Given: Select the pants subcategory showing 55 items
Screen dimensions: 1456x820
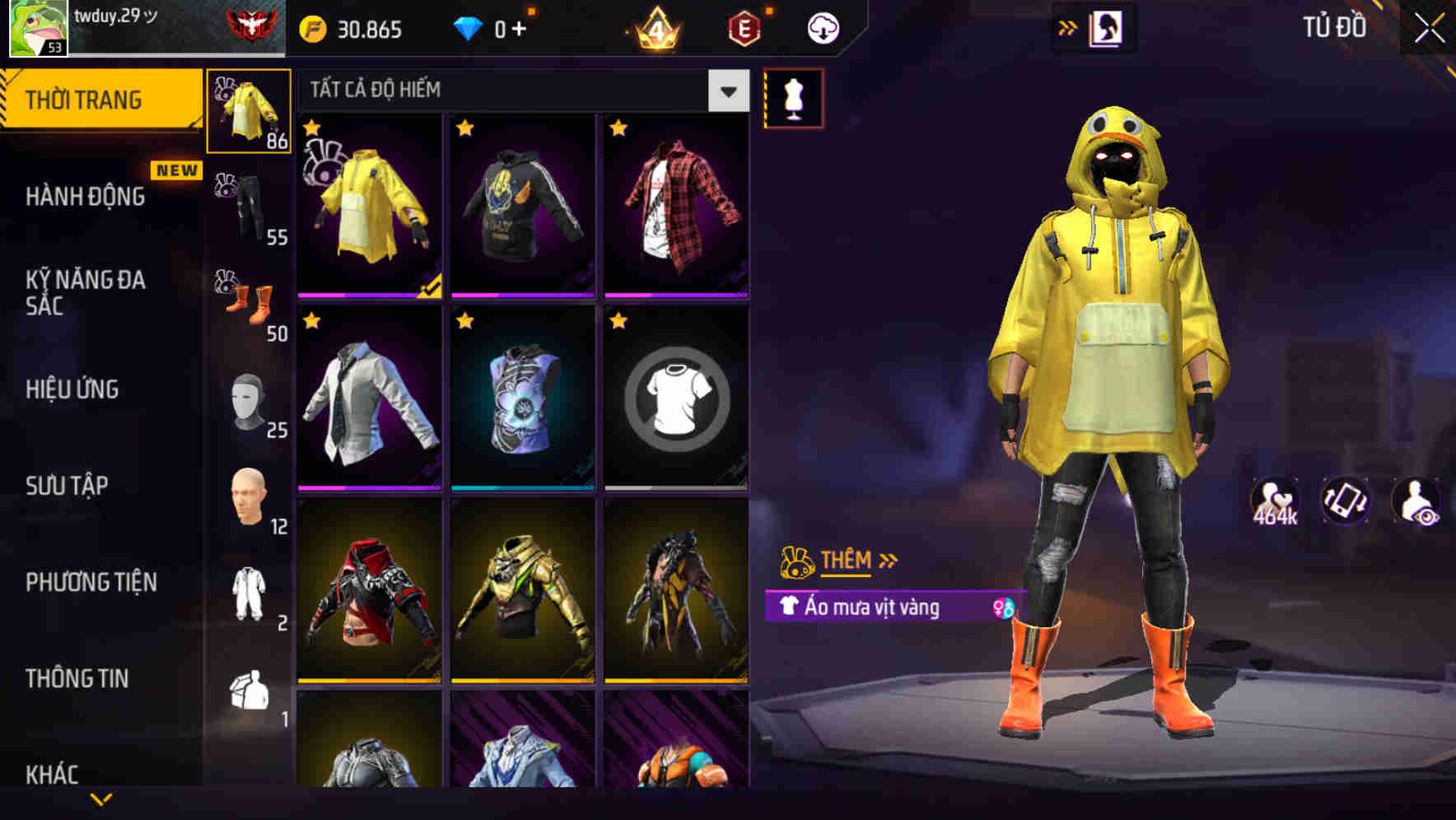Looking at the screenshot, I should pyautogui.click(x=247, y=206).
